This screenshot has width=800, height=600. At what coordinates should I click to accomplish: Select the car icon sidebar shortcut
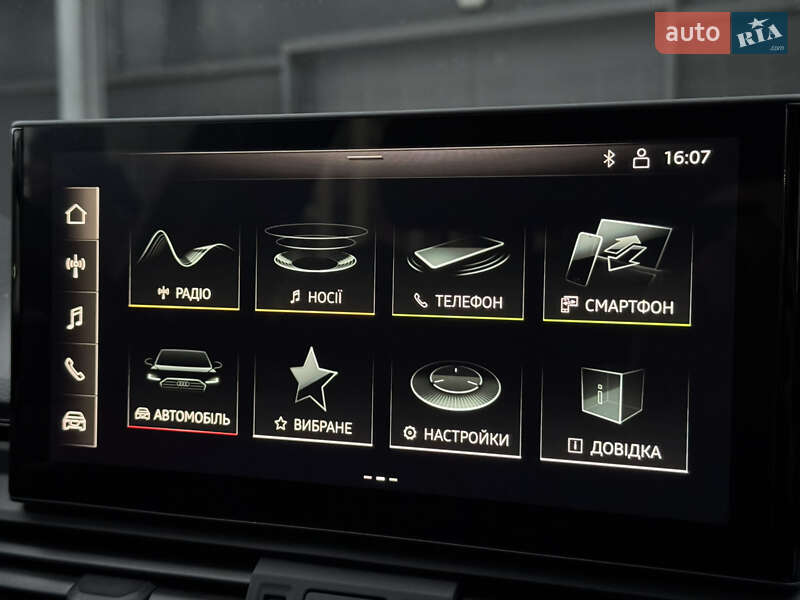(75, 420)
